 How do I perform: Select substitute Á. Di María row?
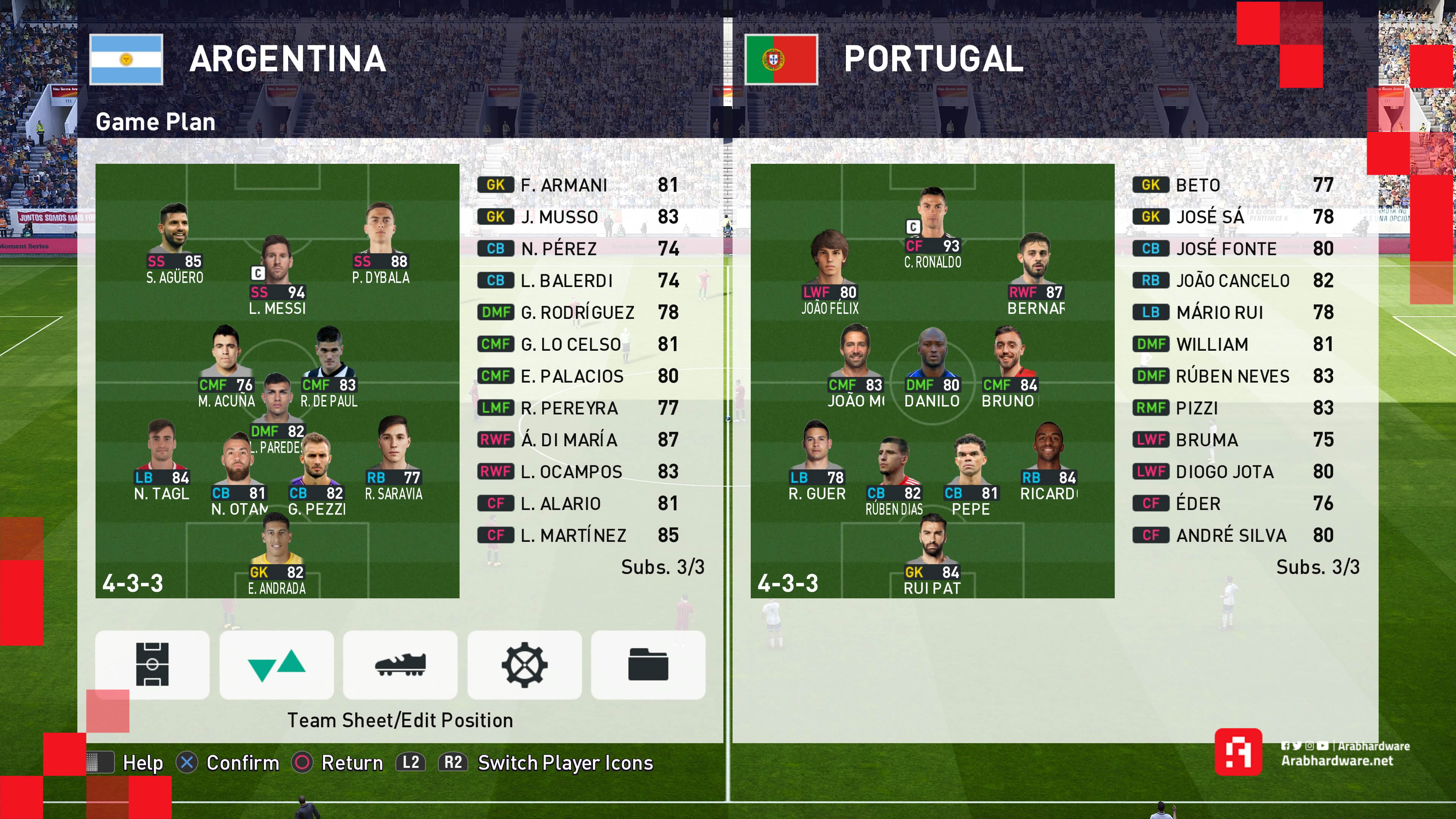click(x=579, y=440)
